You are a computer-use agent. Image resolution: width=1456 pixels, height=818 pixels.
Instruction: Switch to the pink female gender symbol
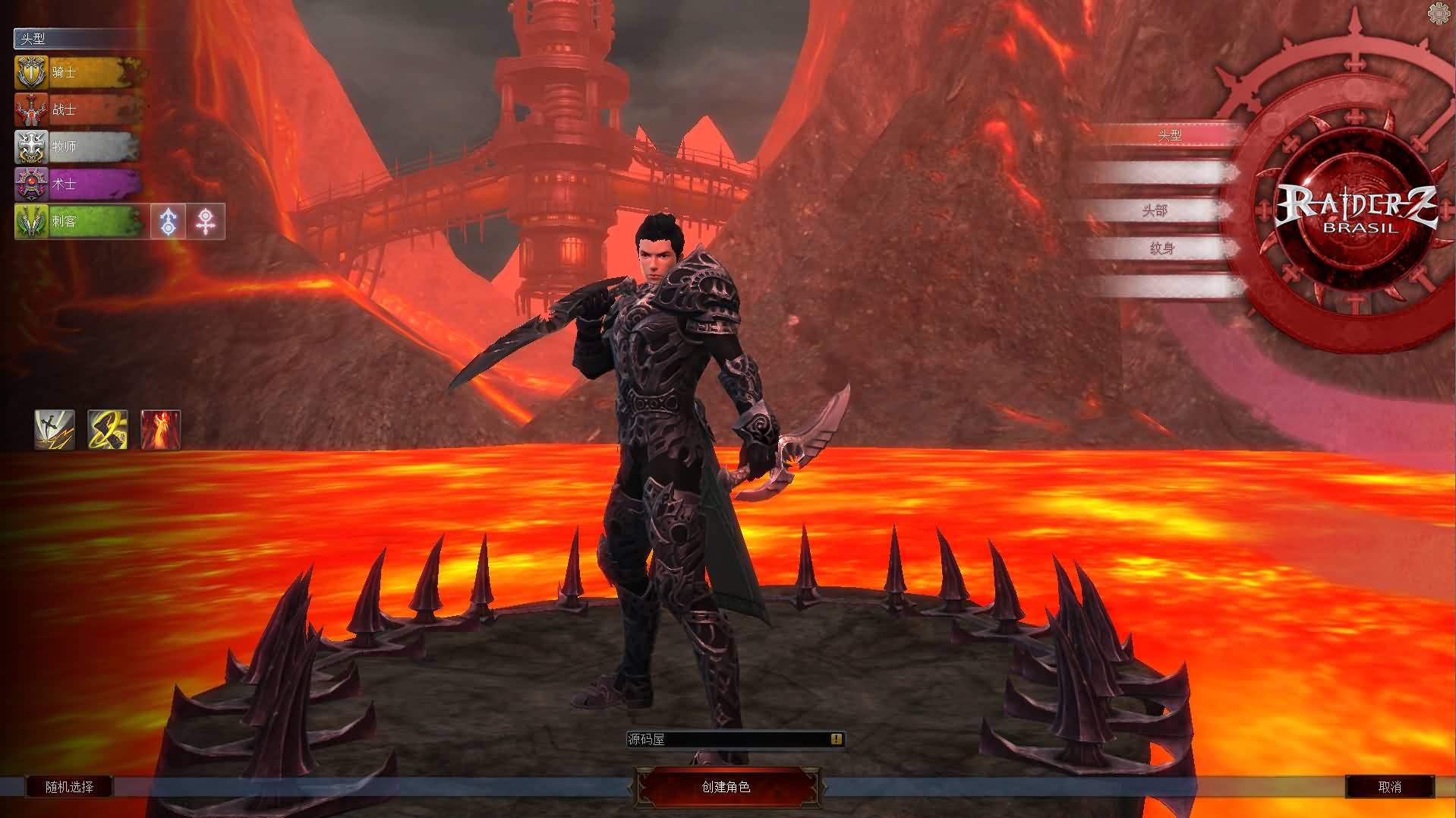(206, 222)
